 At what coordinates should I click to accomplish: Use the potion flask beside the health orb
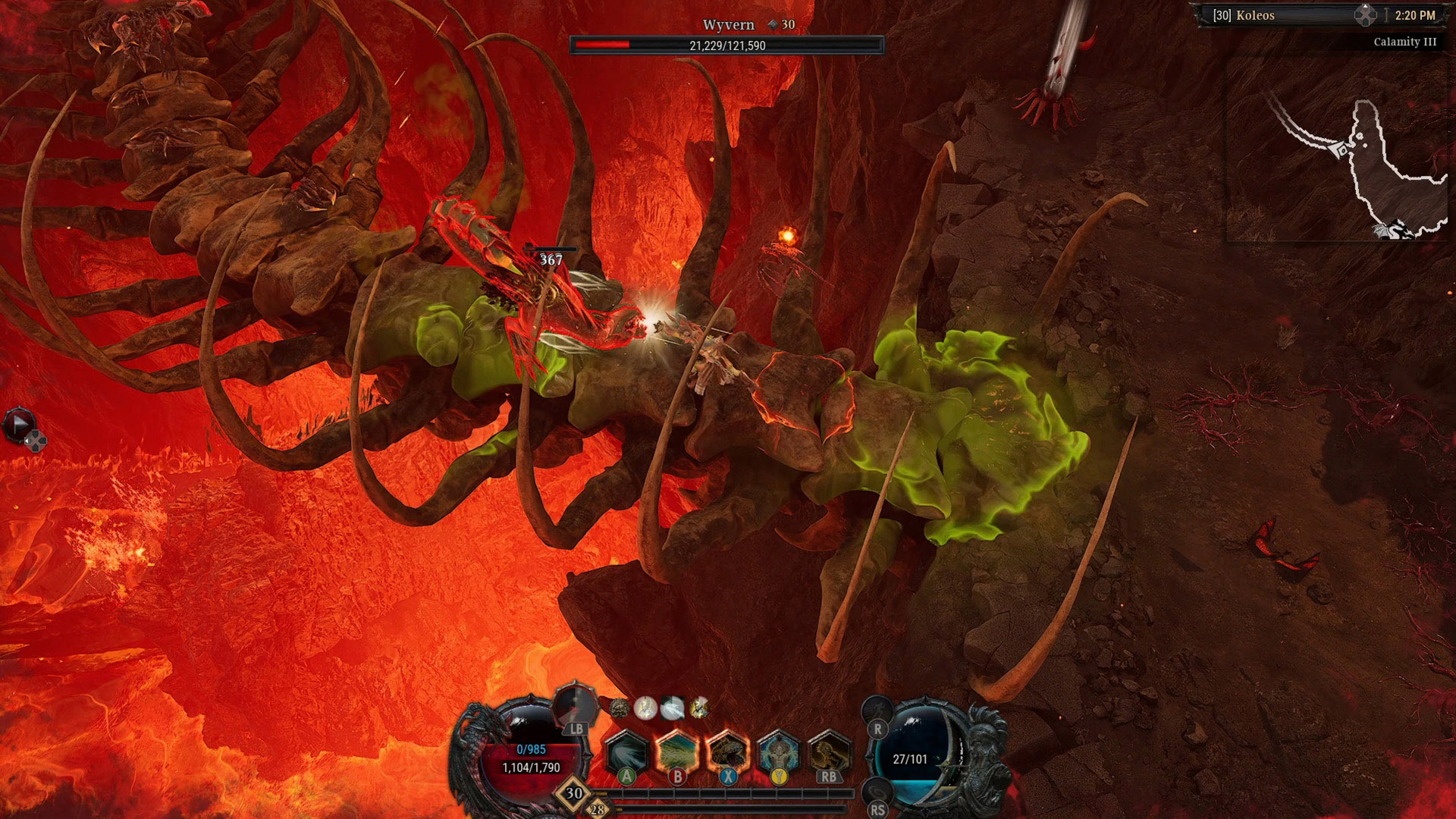[574, 706]
